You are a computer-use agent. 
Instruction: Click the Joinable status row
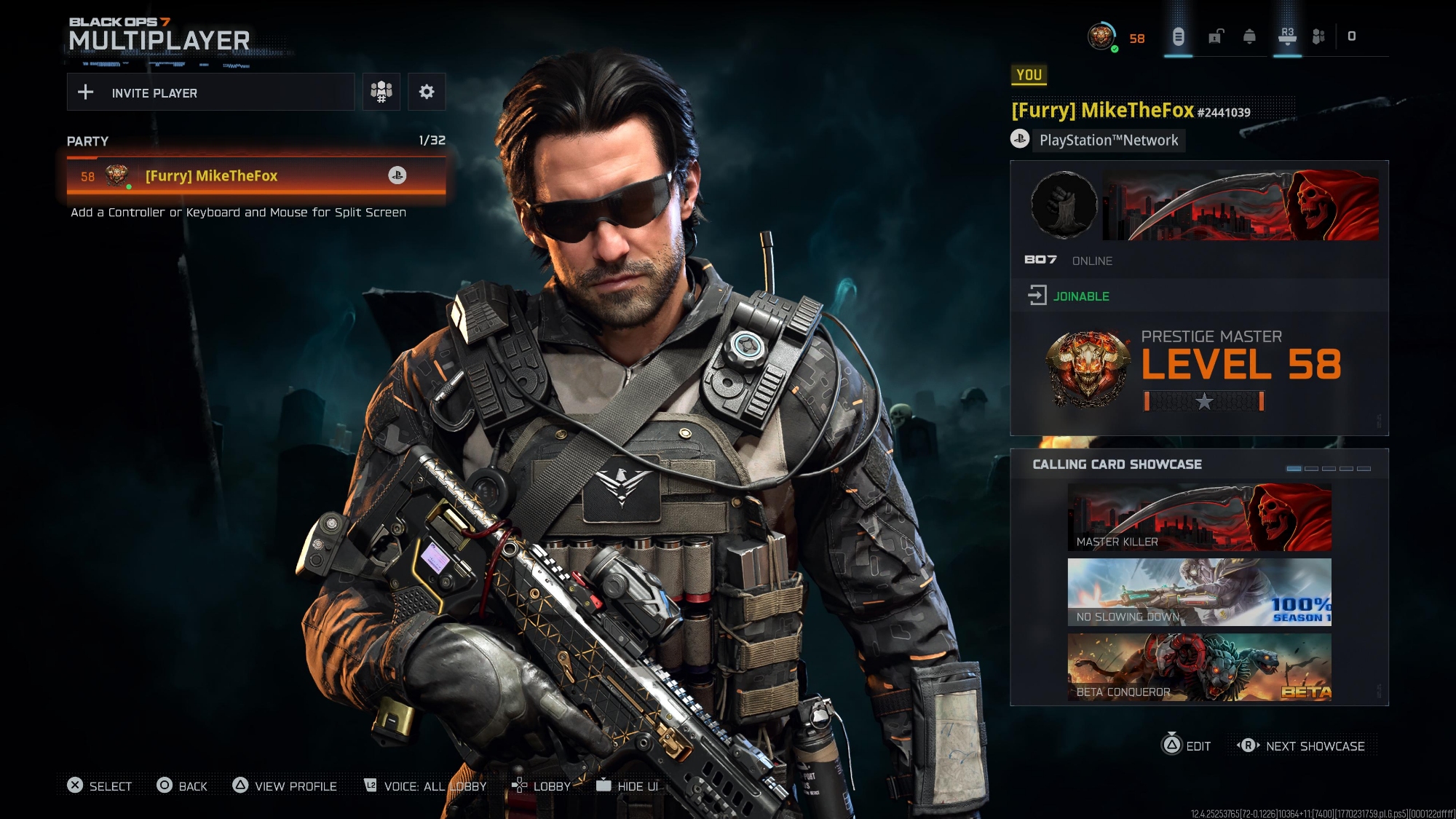click(x=1199, y=296)
